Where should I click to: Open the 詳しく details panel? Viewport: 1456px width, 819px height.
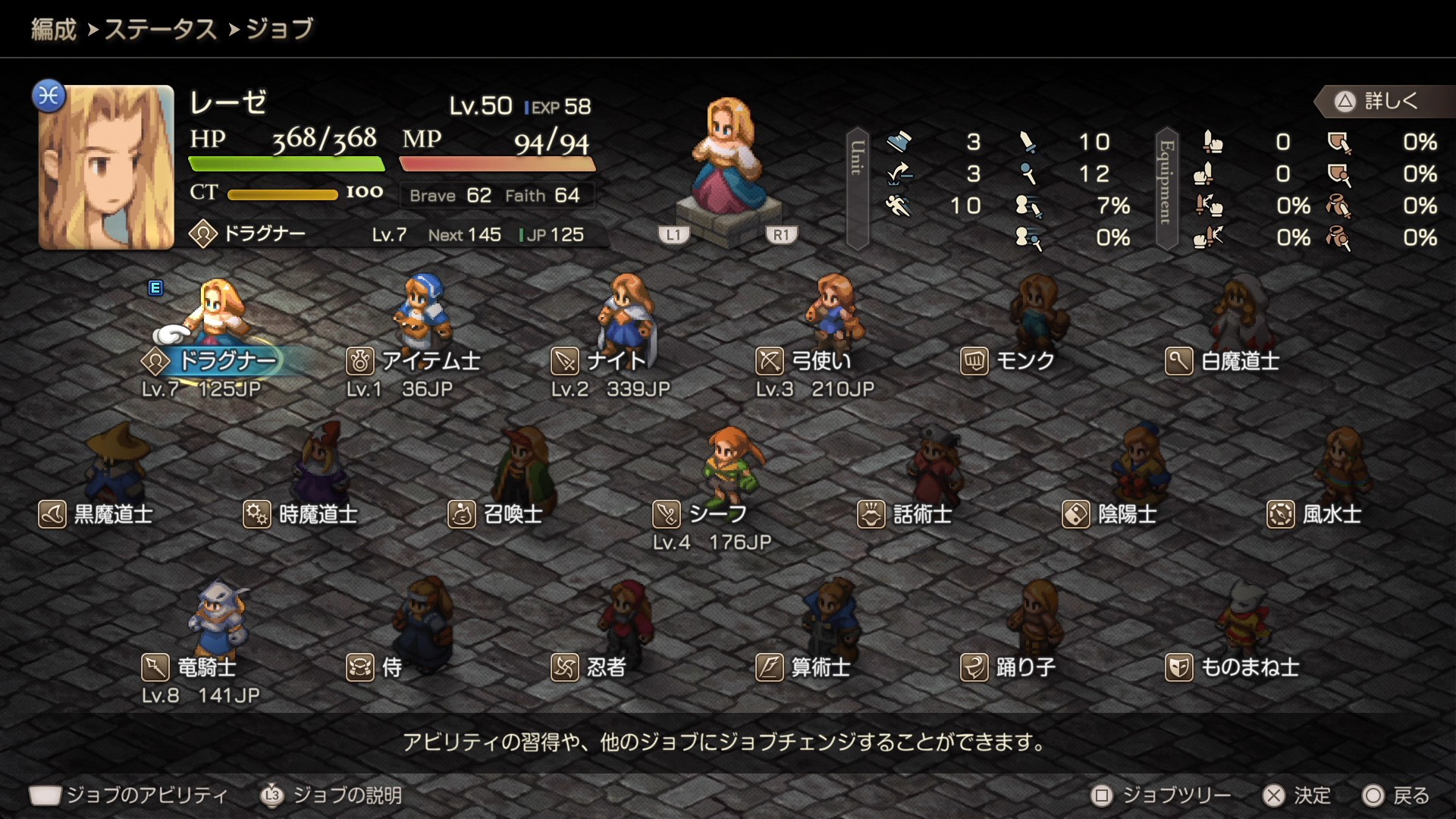pyautogui.click(x=1380, y=101)
